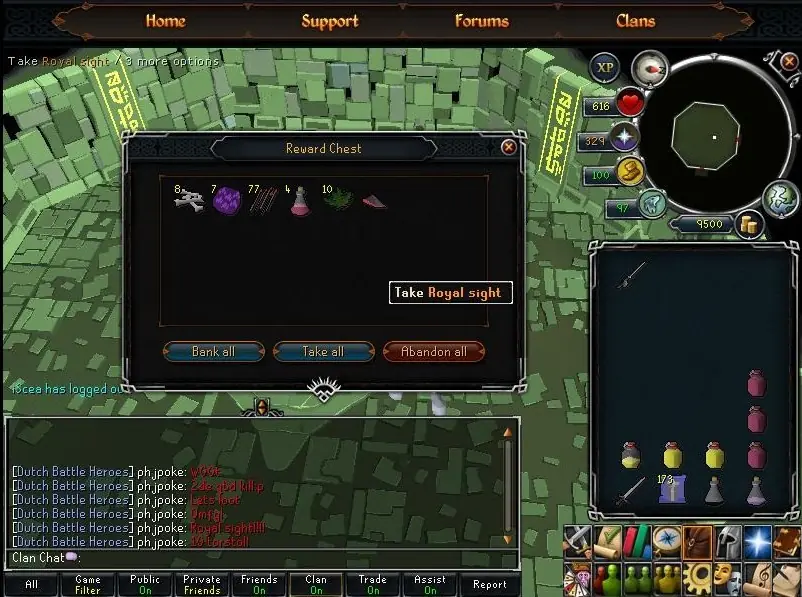
Task: Pick the stack of 77 arrows
Action: point(263,201)
